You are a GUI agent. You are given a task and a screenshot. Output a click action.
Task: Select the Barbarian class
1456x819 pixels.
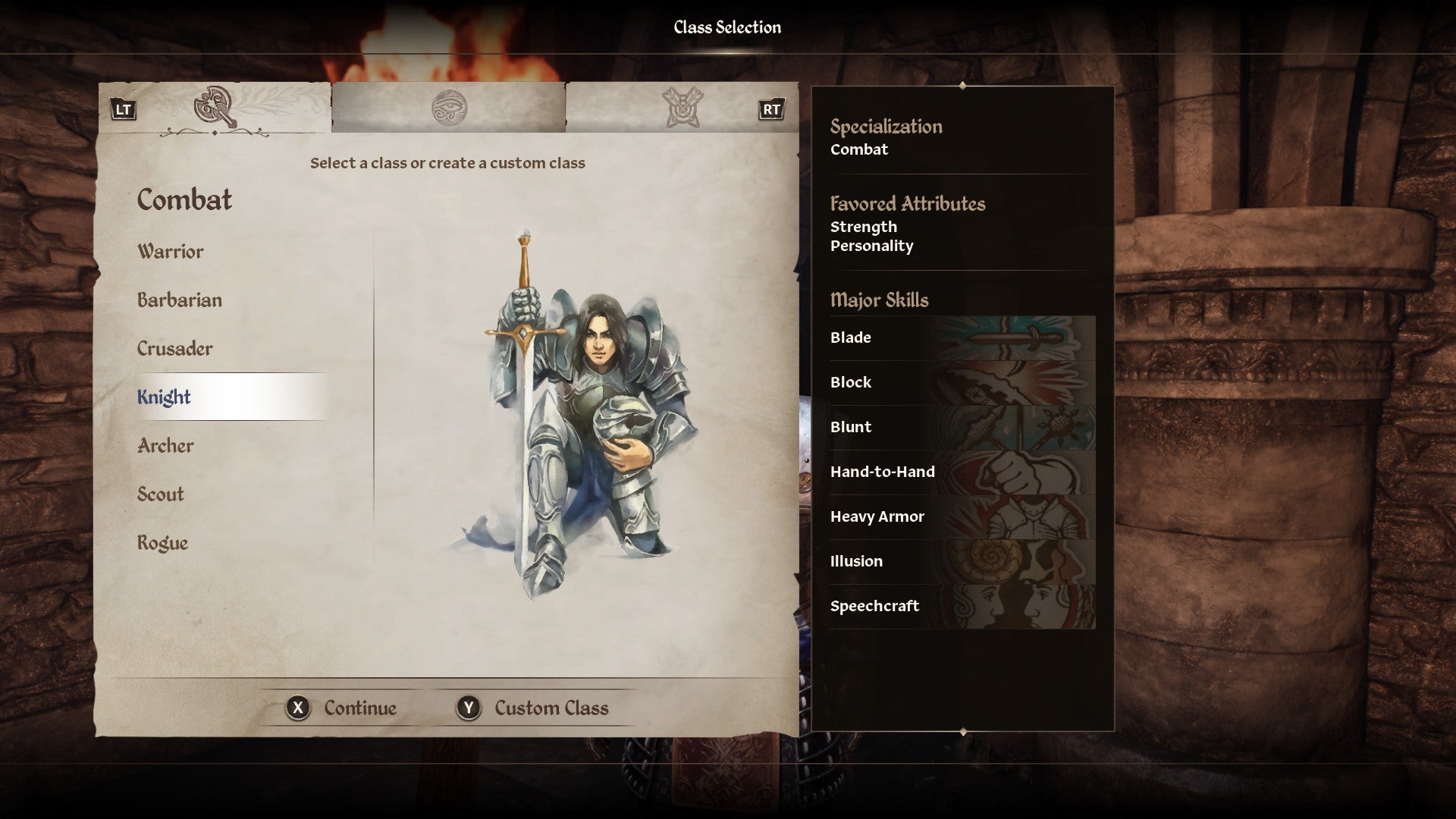coord(179,300)
